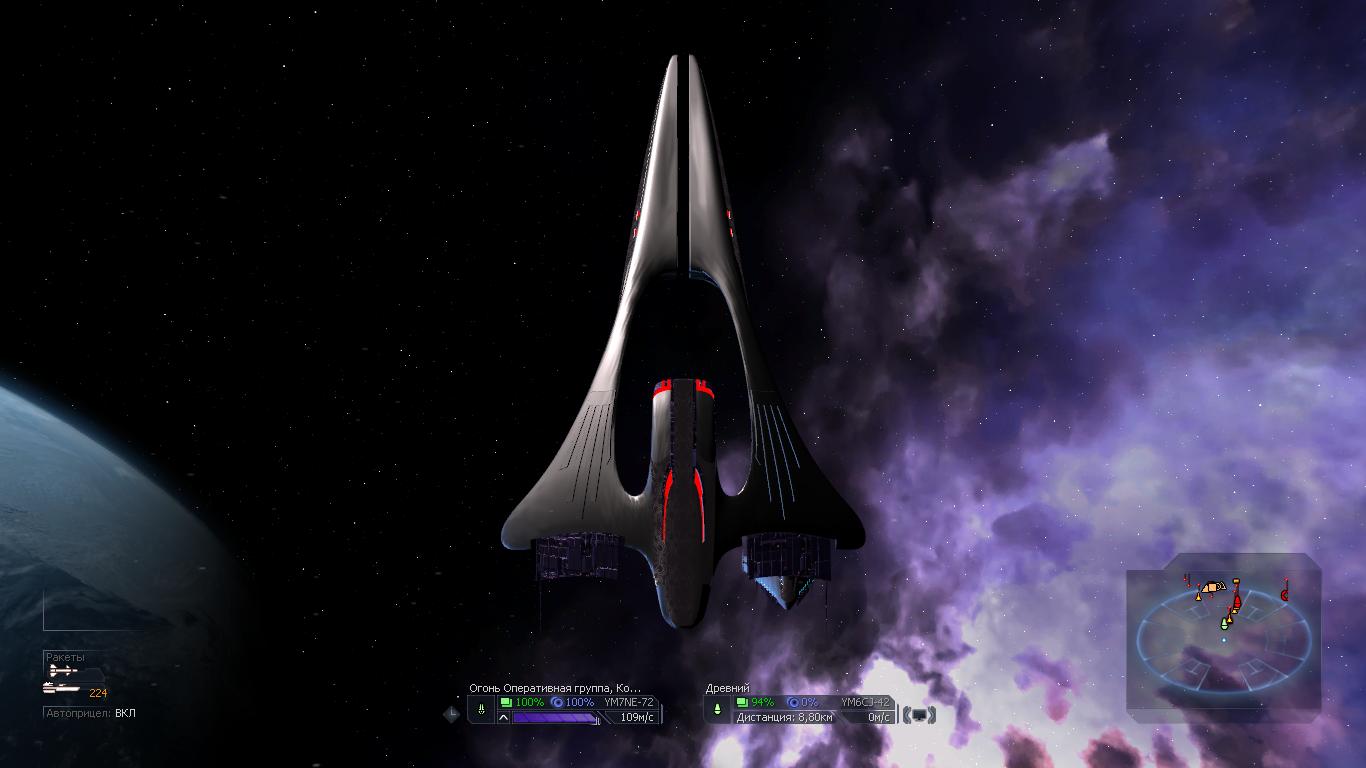Adjust the purple speed bar
The height and width of the screenshot is (768, 1366).
point(555,717)
